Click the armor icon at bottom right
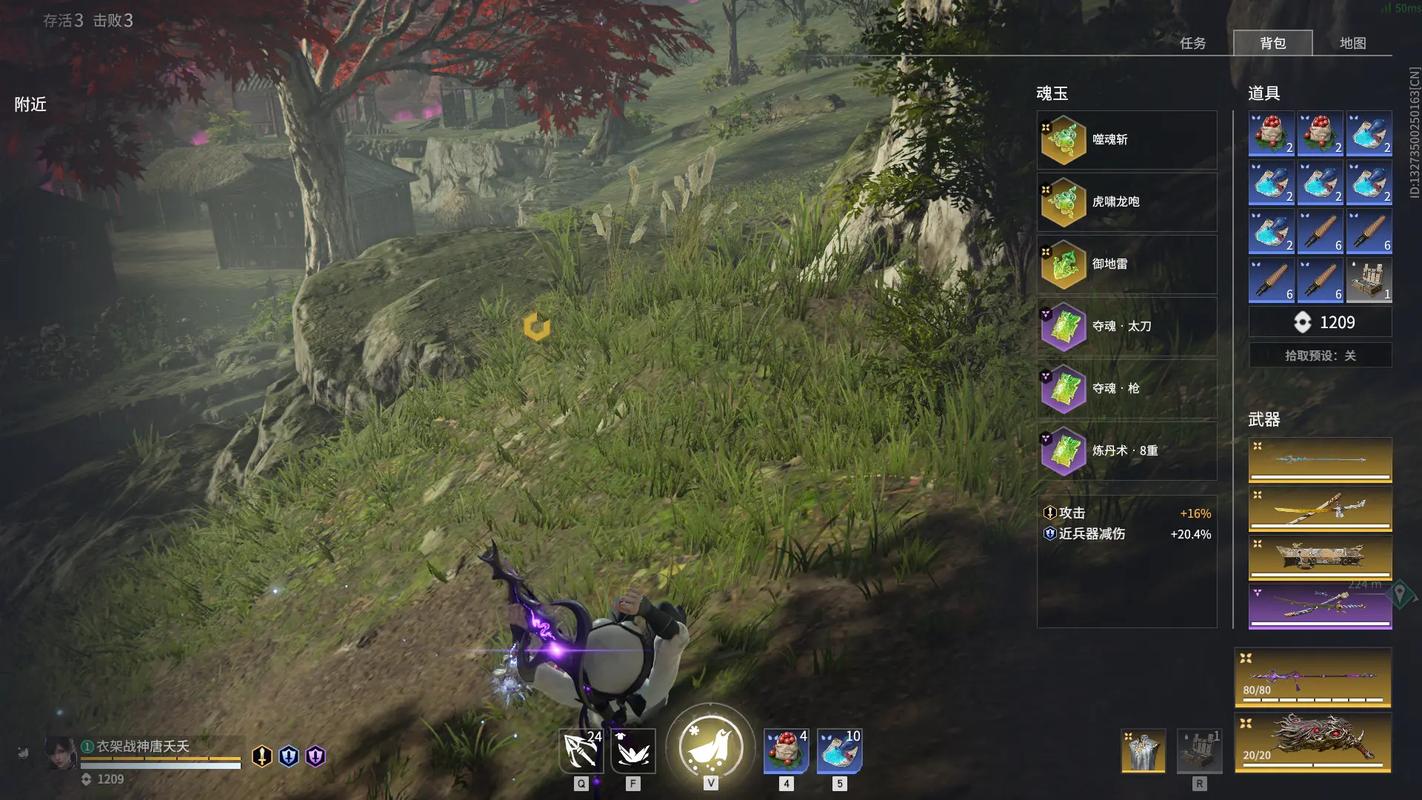Viewport: 1422px width, 800px height. (x=1143, y=751)
